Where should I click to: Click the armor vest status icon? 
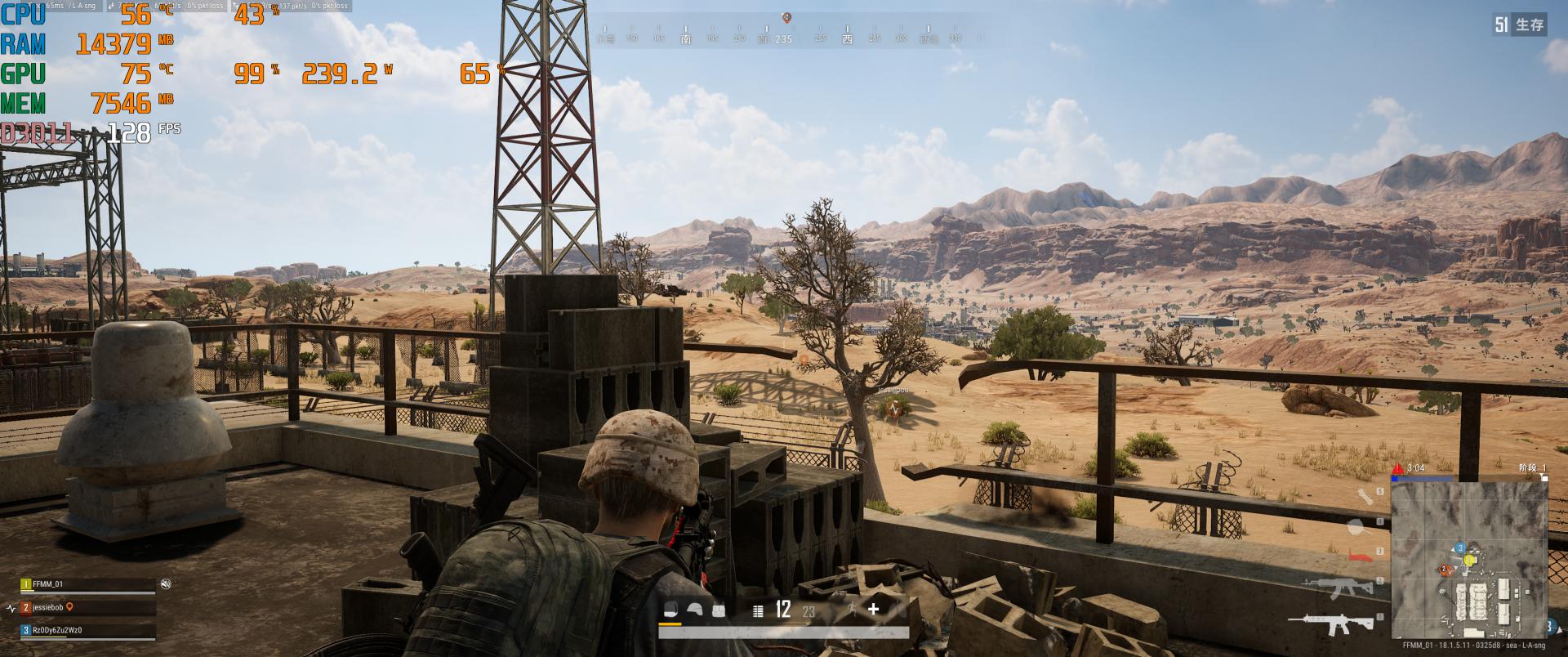tap(719, 610)
